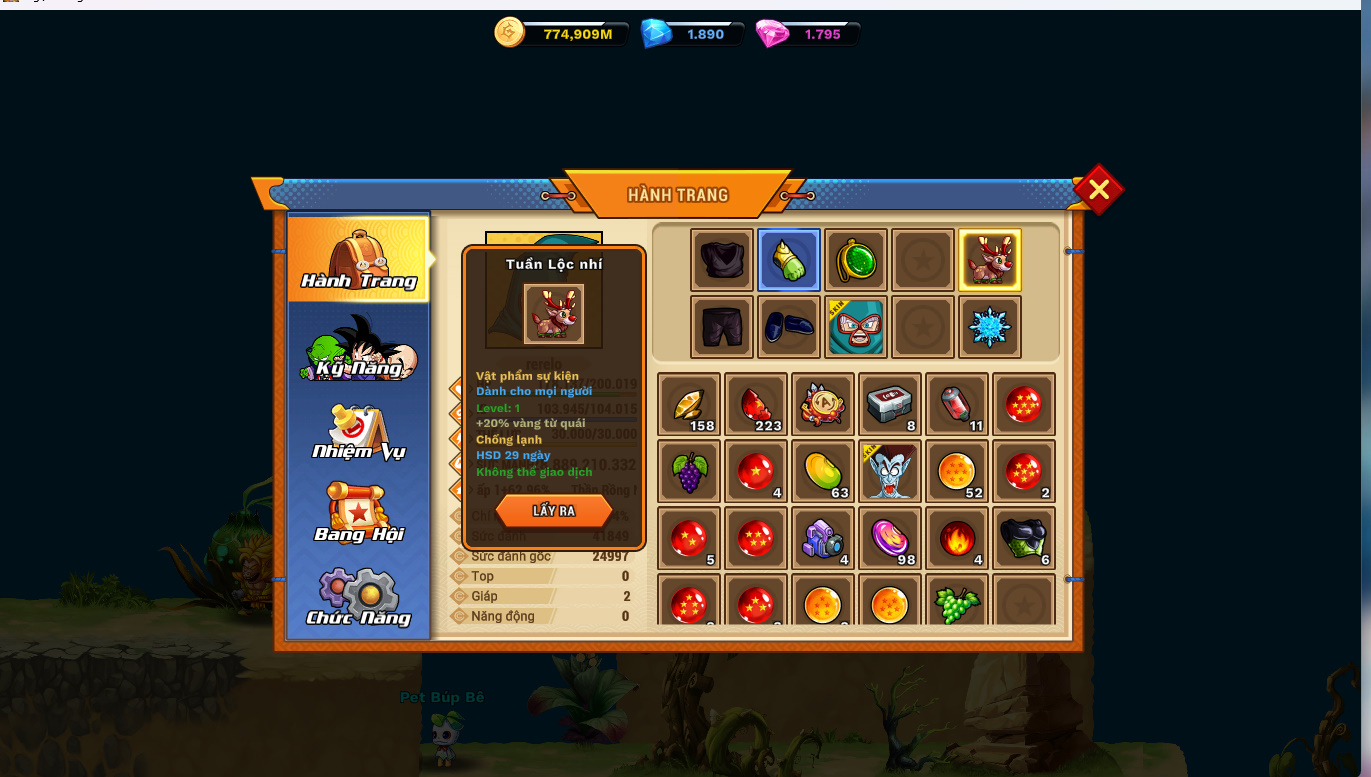This screenshot has width=1371, height=777.
Task: Click the gold medal badge item
Action: point(823,404)
